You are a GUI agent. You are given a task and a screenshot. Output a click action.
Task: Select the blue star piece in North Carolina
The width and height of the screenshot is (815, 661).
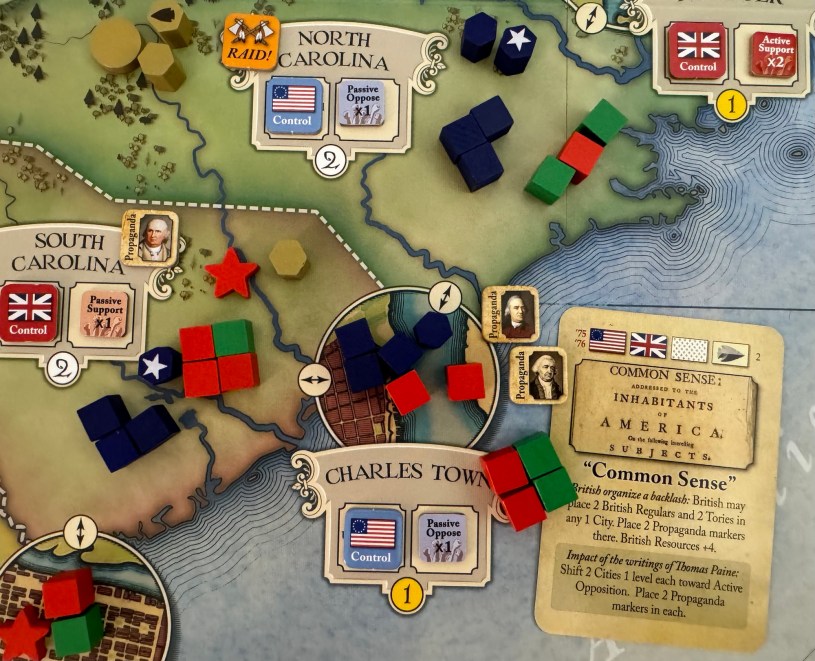coord(516,45)
